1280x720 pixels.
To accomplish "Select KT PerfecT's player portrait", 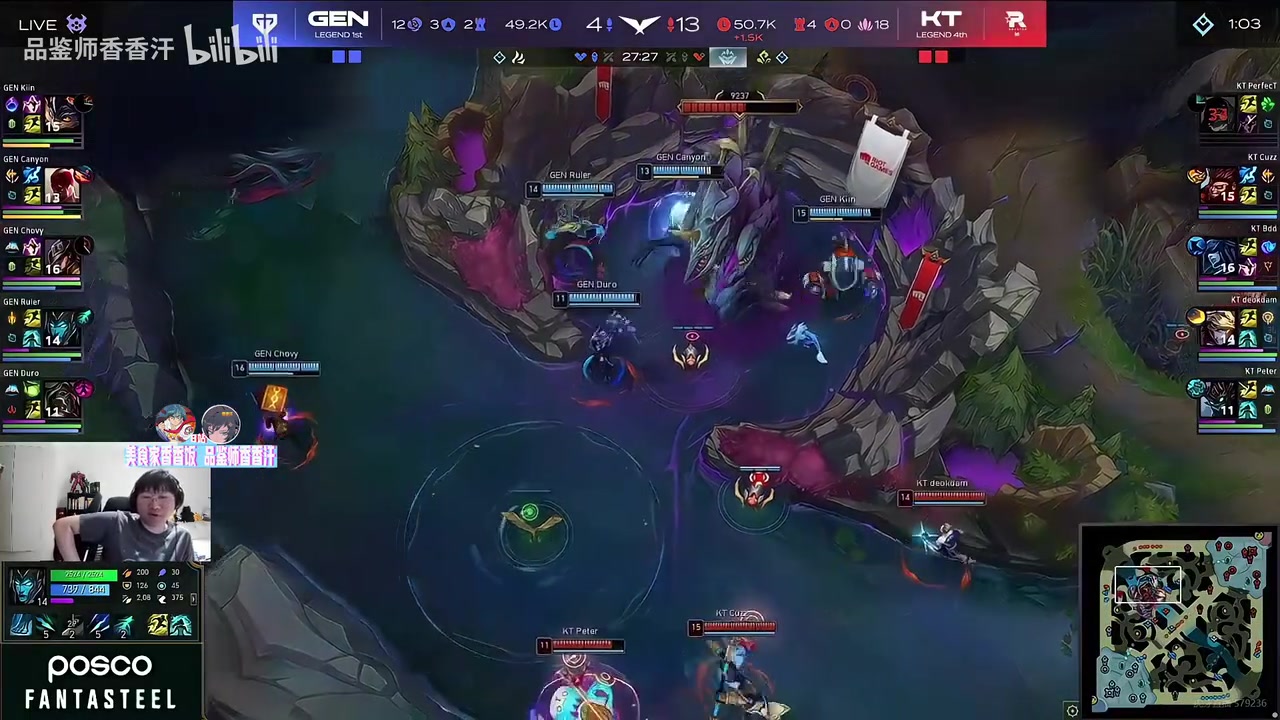I will click(1218, 114).
